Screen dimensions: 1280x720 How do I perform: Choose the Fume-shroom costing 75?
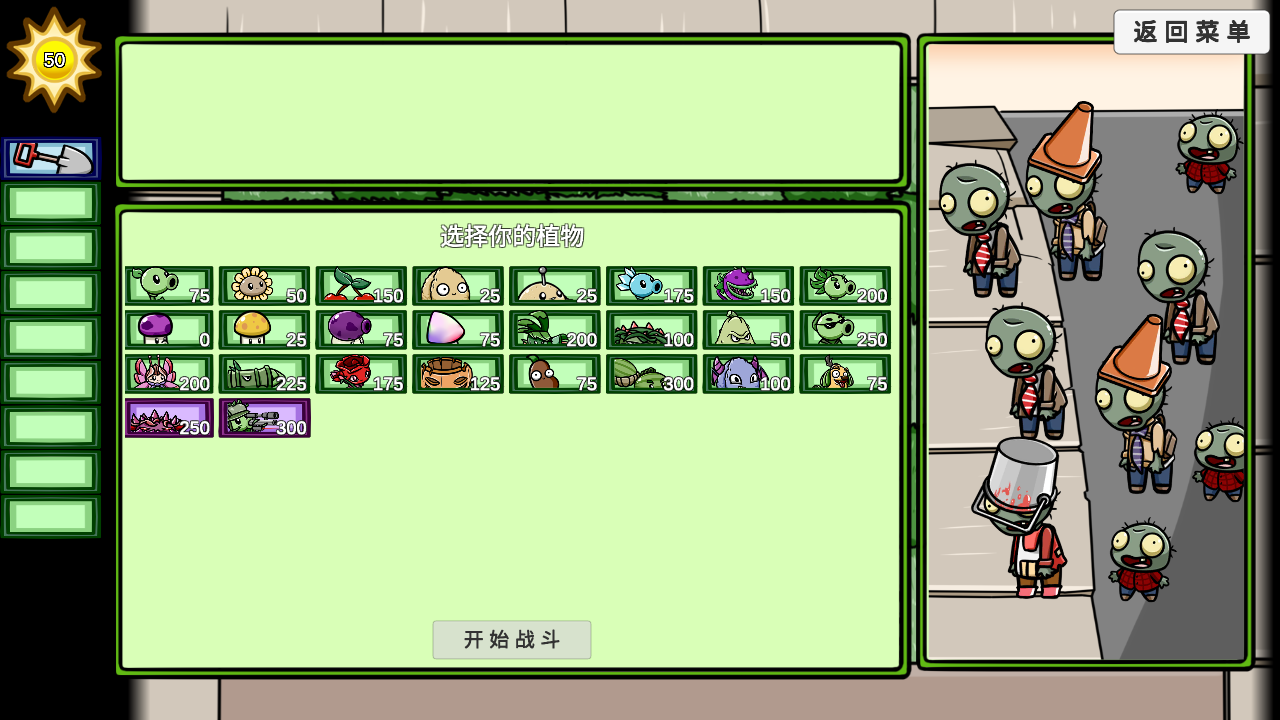pos(361,330)
